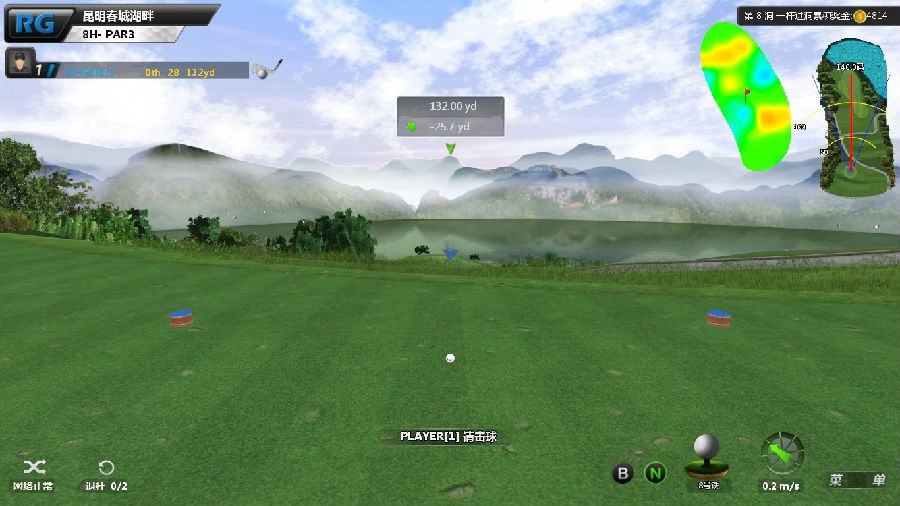
Task: Select the green N button
Action: pyautogui.click(x=655, y=473)
